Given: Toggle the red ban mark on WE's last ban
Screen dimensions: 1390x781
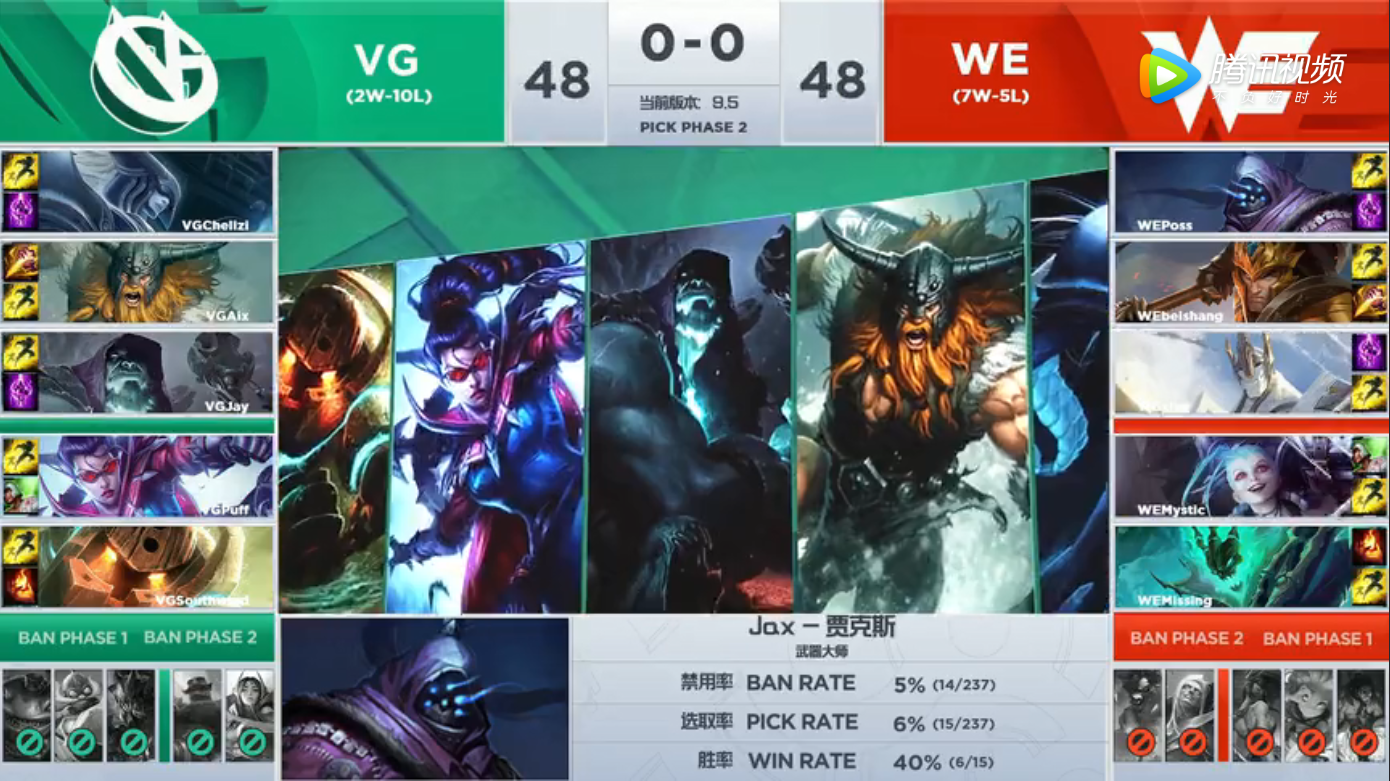Looking at the screenshot, I should (x=1363, y=742).
